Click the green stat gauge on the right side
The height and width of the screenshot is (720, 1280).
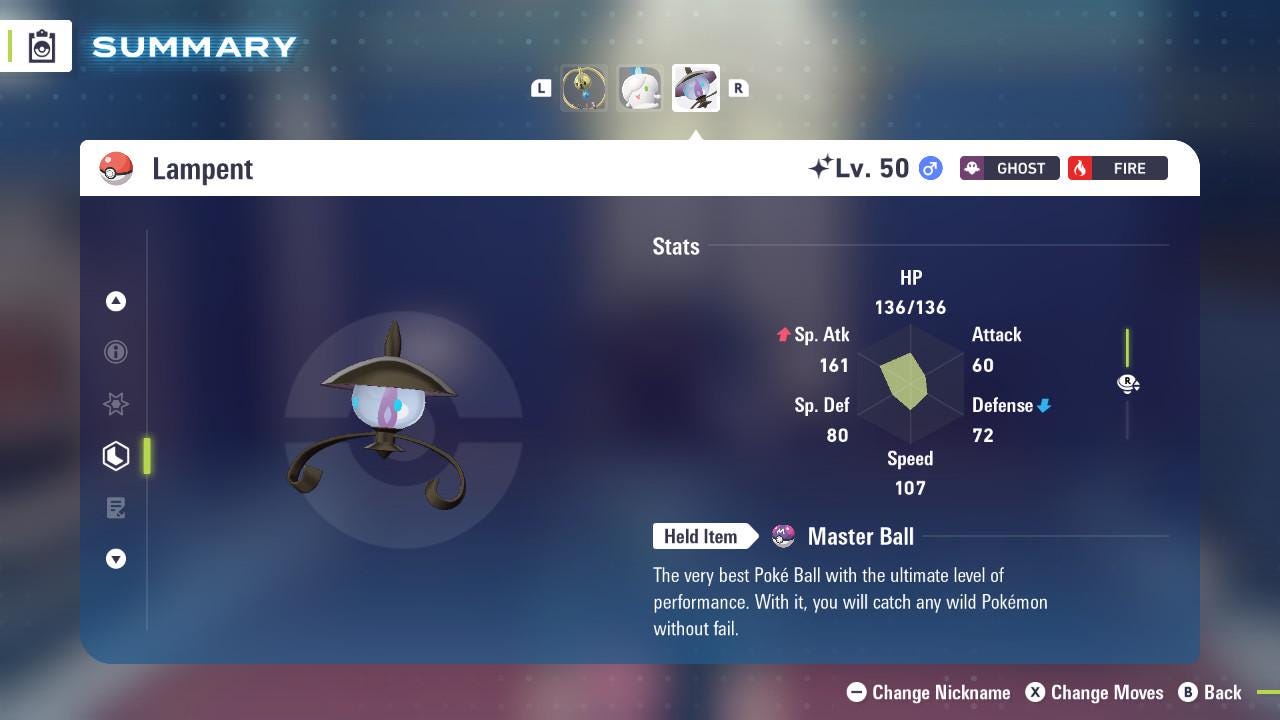[x=1128, y=350]
